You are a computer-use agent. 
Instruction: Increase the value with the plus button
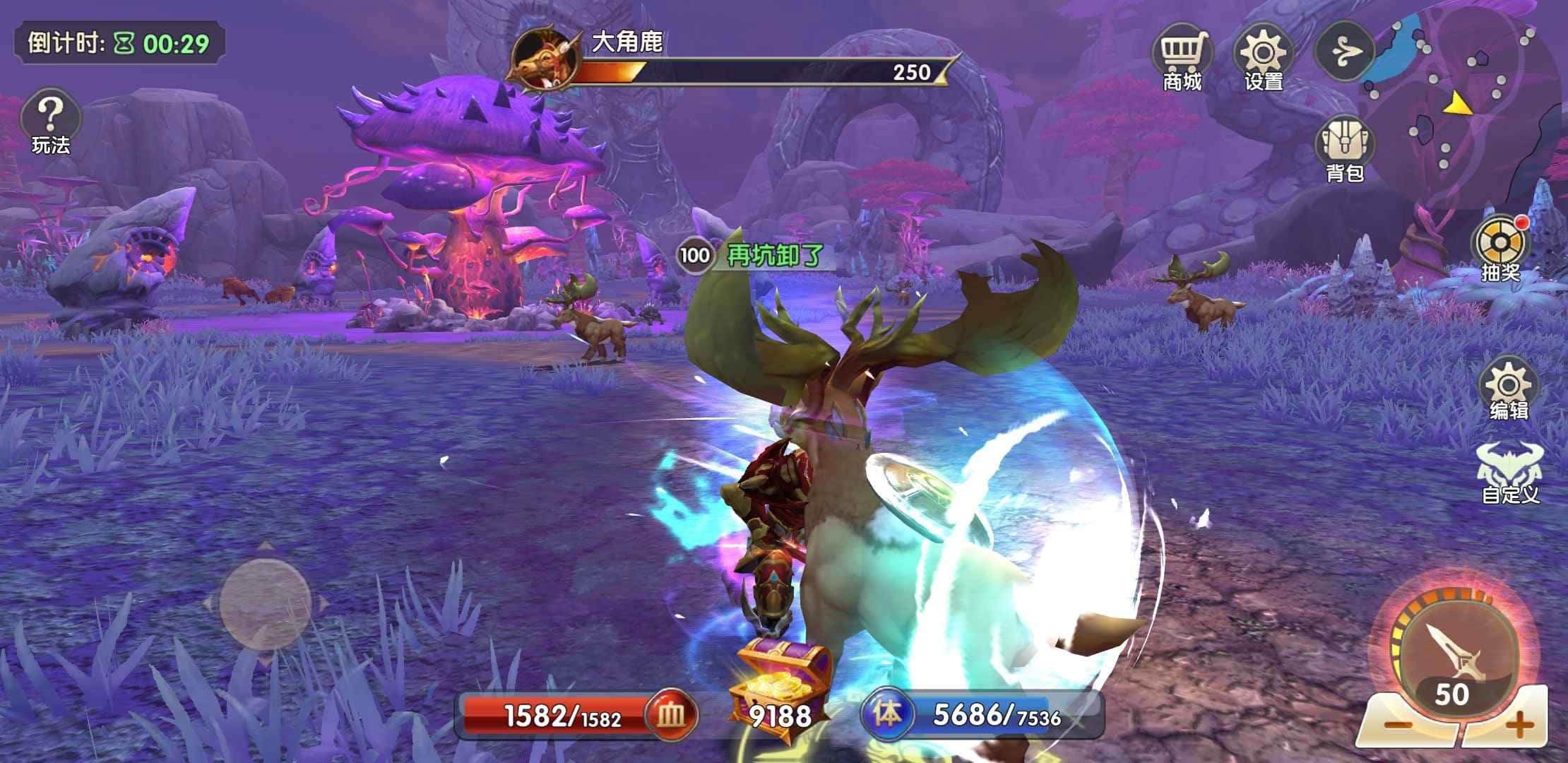tap(1519, 724)
